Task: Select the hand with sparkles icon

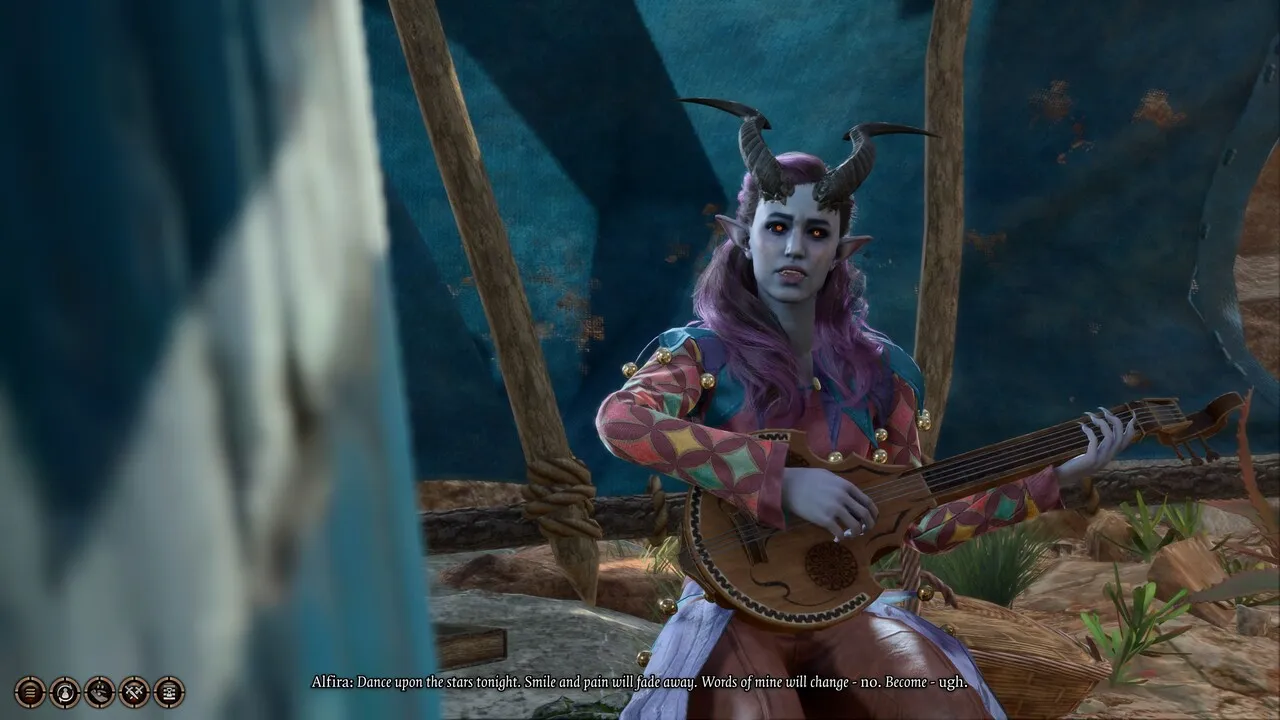Action: click(100, 691)
